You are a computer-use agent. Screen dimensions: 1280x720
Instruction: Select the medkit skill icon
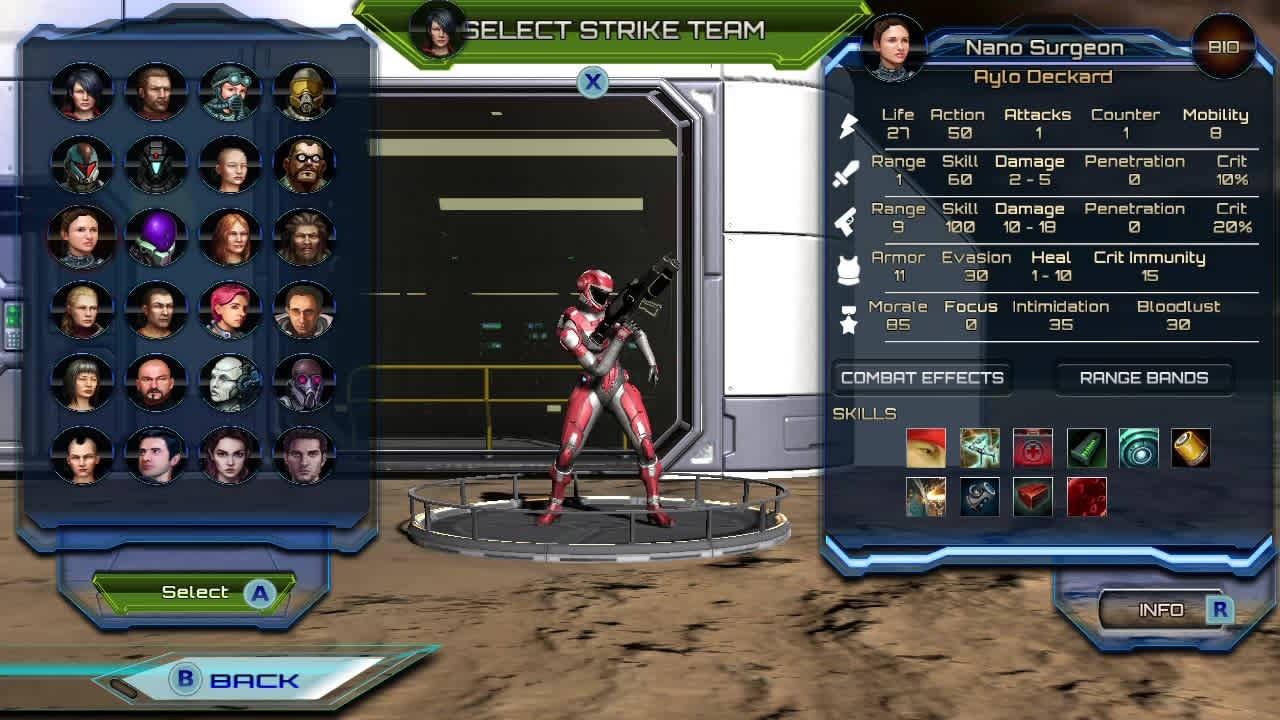click(1033, 448)
